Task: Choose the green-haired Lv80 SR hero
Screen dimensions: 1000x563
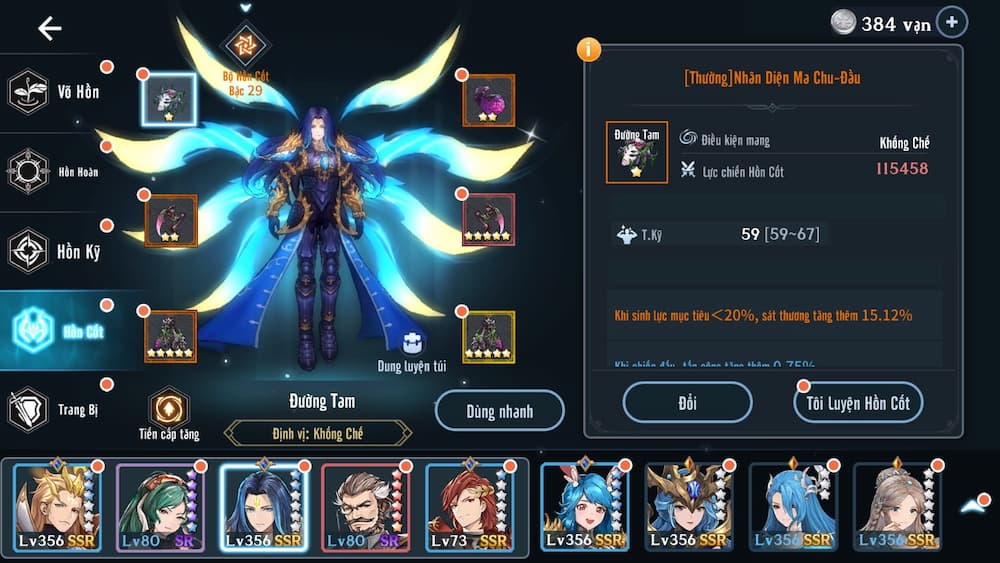Action: (160, 509)
